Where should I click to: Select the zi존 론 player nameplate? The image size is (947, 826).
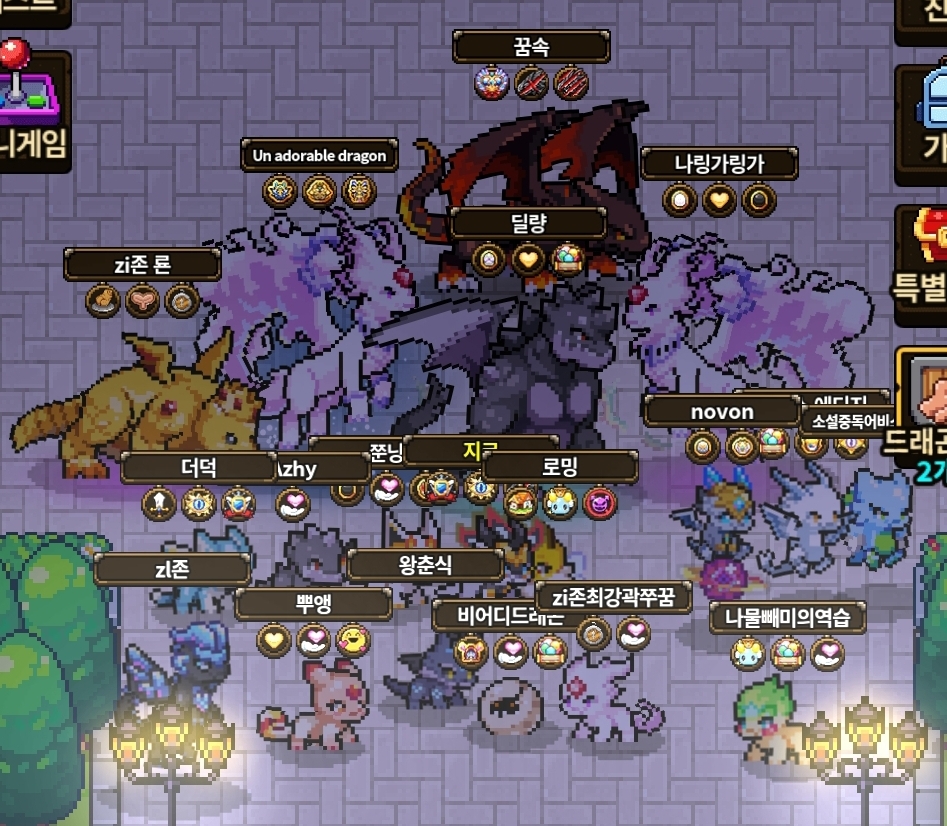142,265
